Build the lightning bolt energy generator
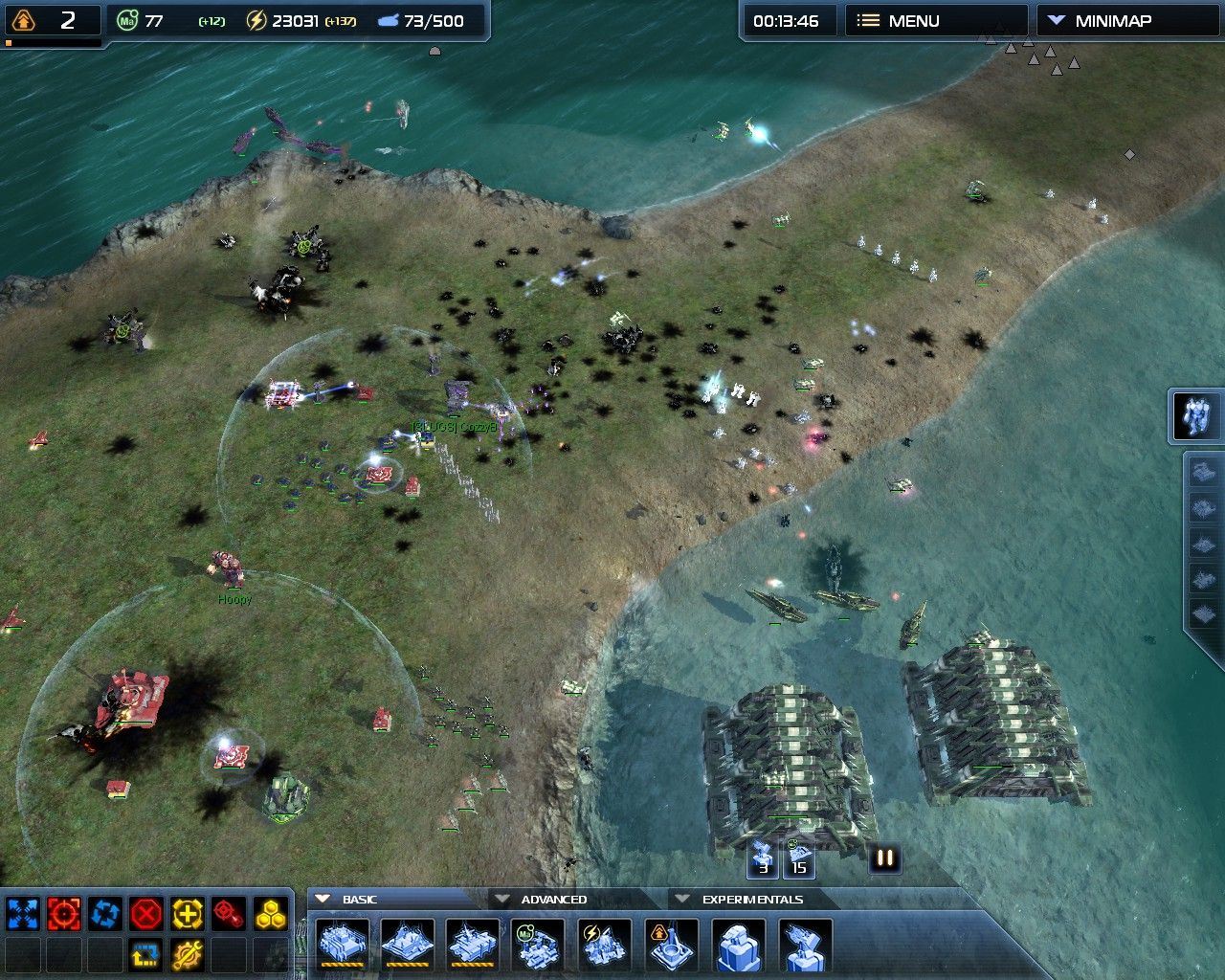This screenshot has height=980, width=1225. coord(605,946)
